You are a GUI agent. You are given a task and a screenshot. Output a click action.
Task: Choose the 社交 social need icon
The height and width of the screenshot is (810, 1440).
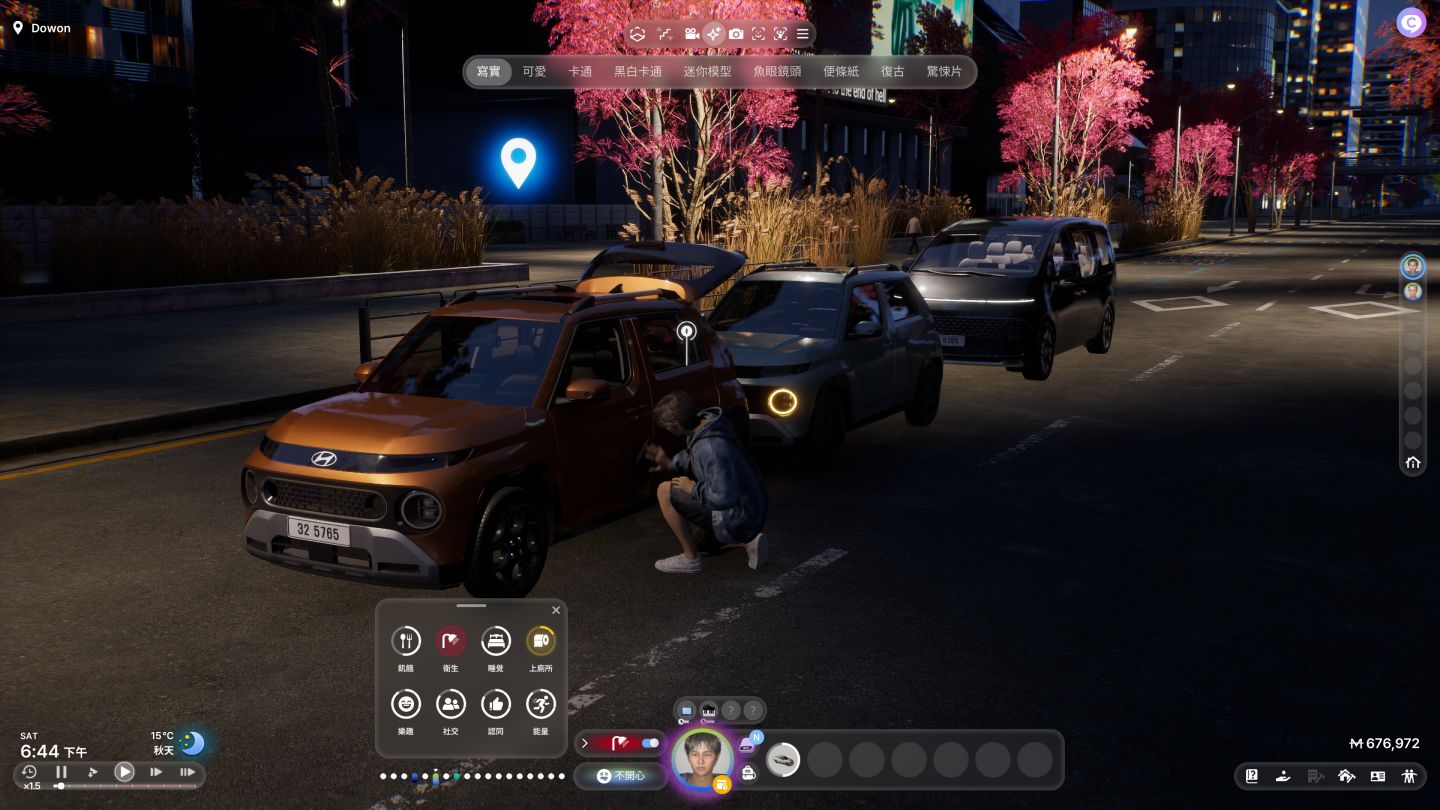(450, 704)
